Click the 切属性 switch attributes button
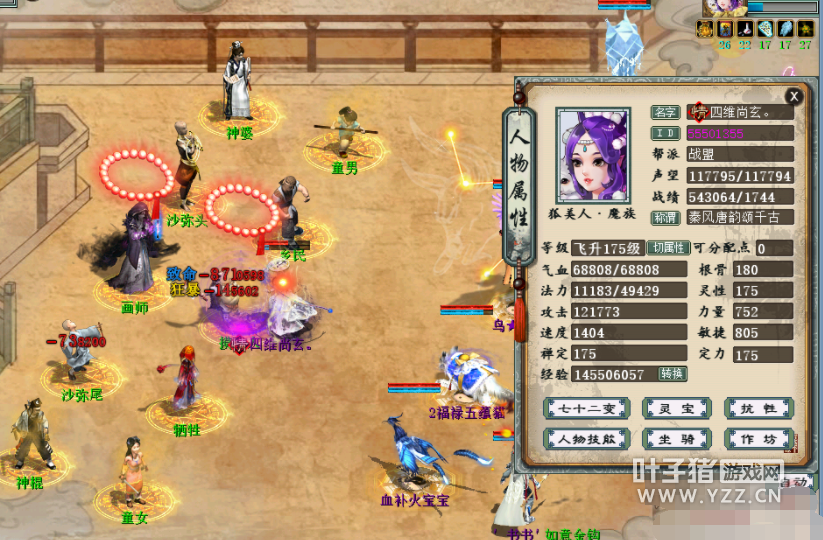The height and width of the screenshot is (540, 823). (x=668, y=248)
